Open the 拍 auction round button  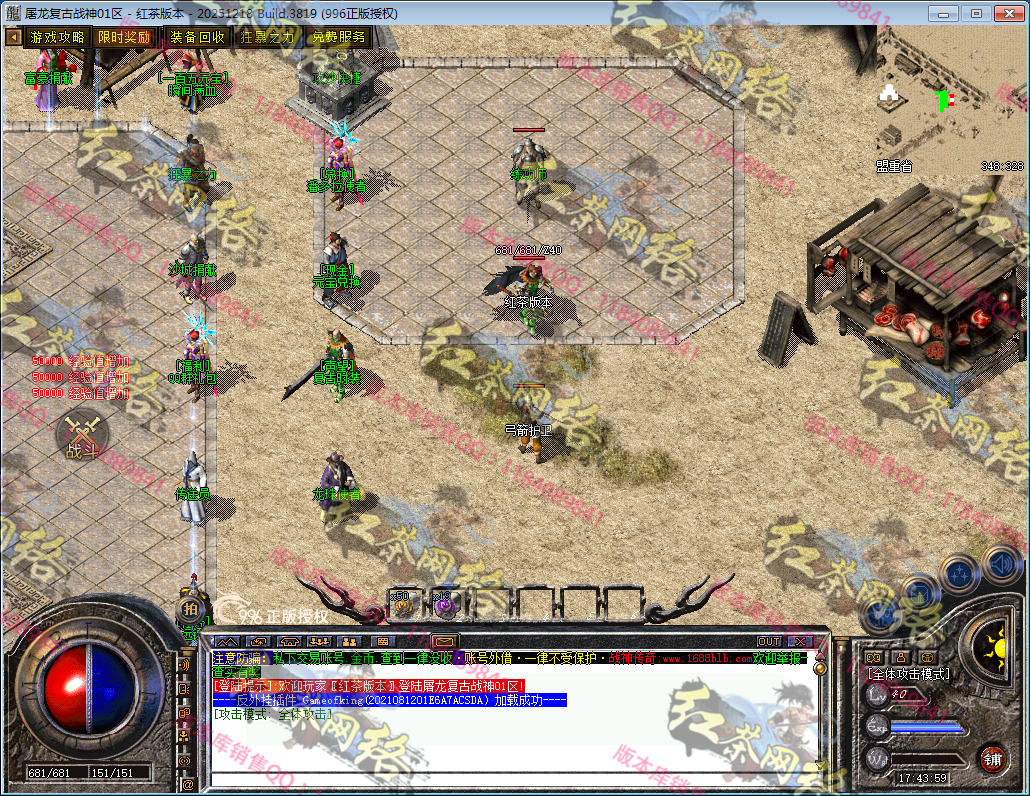coord(190,607)
